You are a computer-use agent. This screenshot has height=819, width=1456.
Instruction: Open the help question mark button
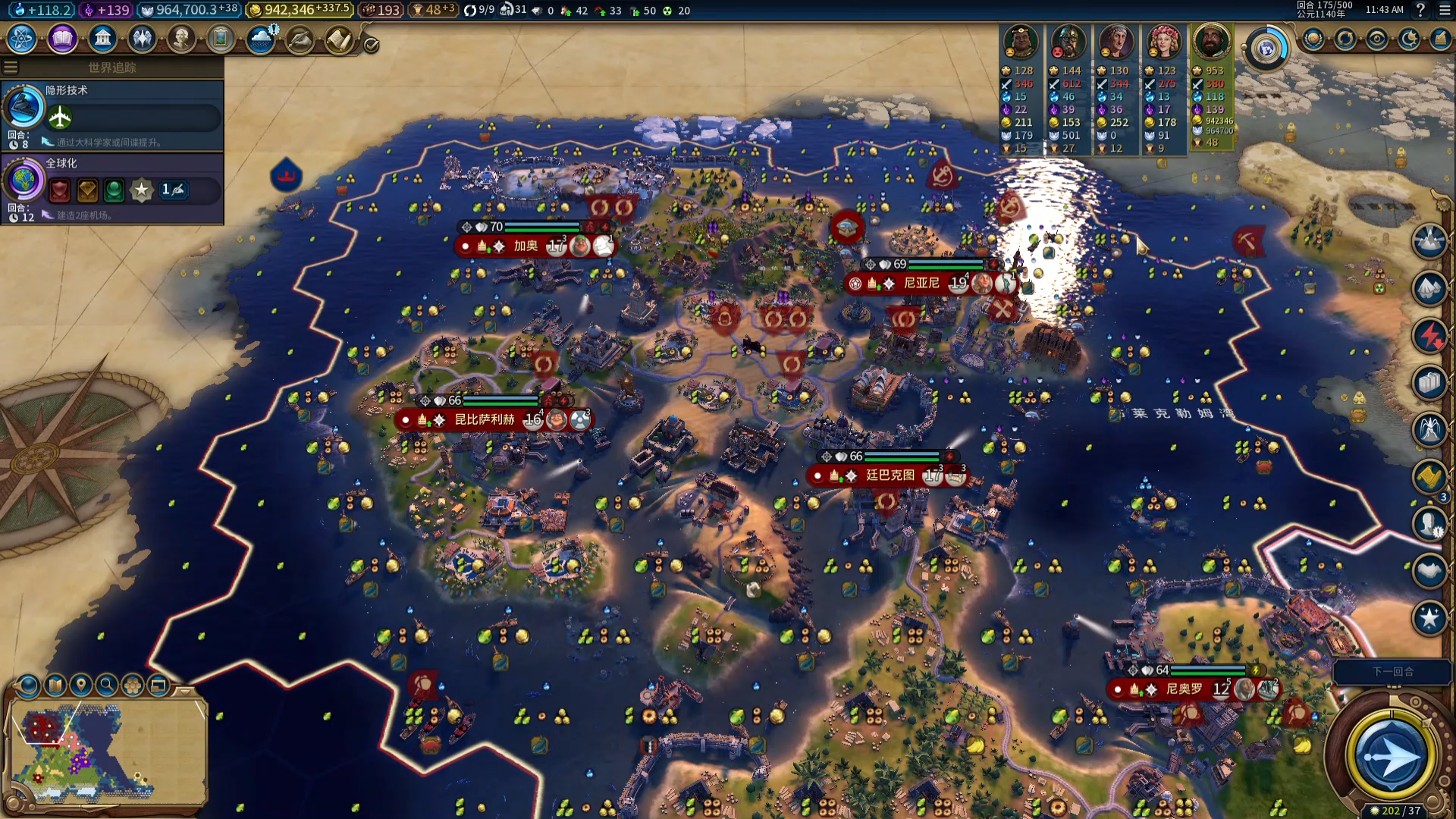(1420, 10)
